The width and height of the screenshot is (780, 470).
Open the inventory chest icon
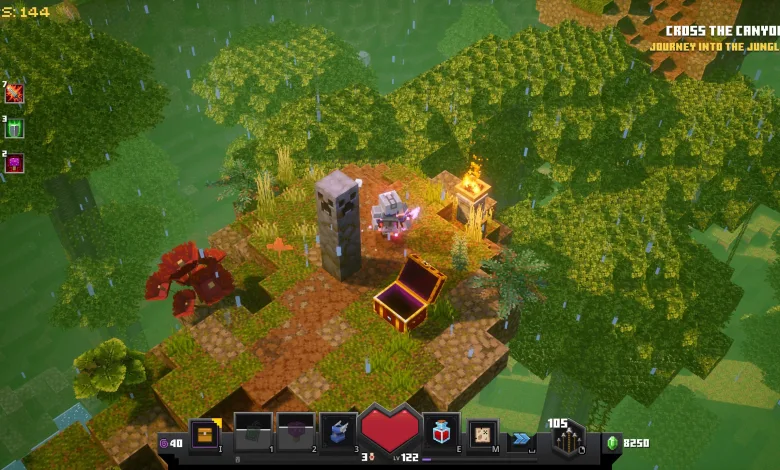coord(205,433)
